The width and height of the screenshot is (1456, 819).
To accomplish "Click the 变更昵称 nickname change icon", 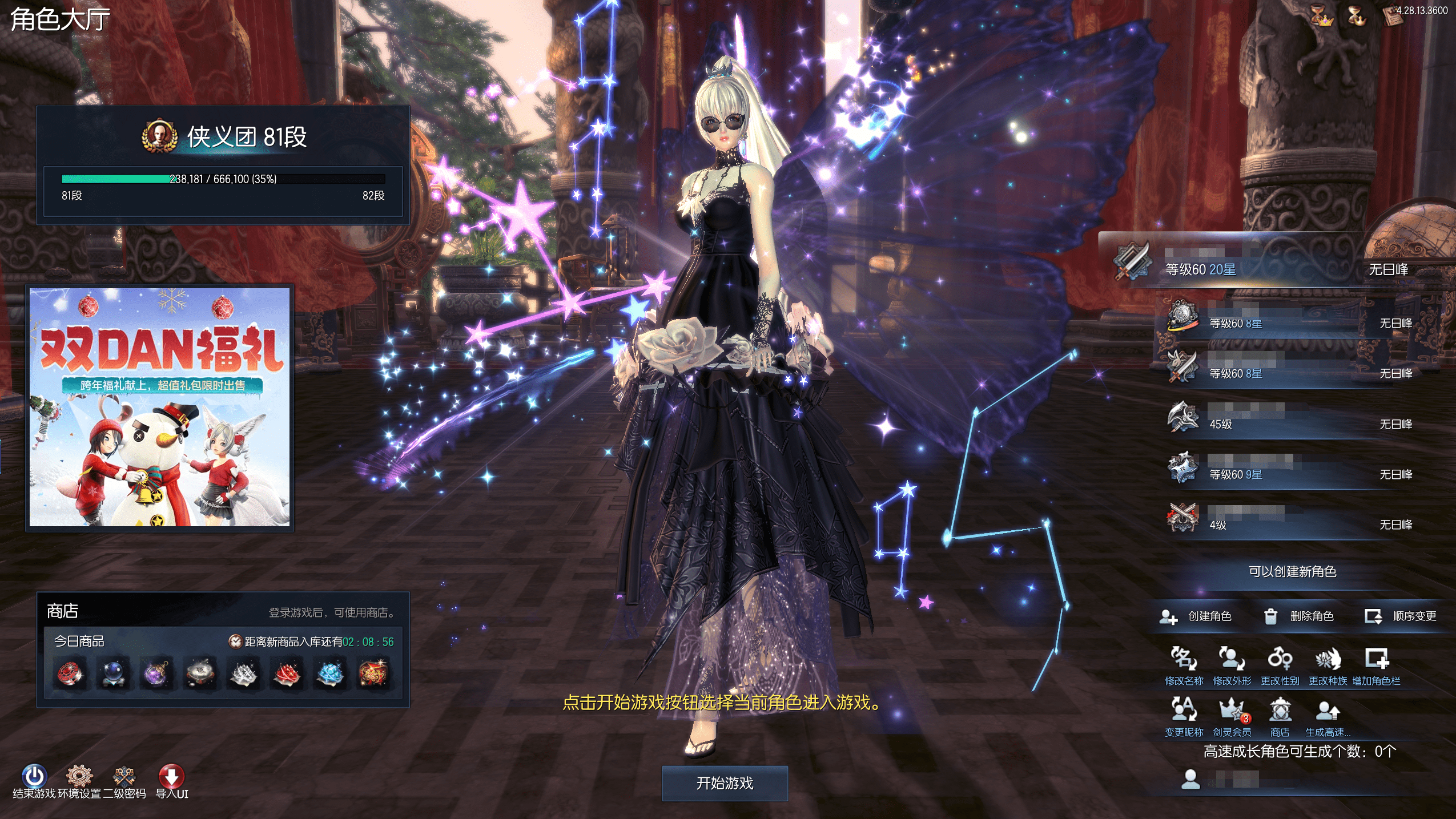I will tap(1184, 711).
